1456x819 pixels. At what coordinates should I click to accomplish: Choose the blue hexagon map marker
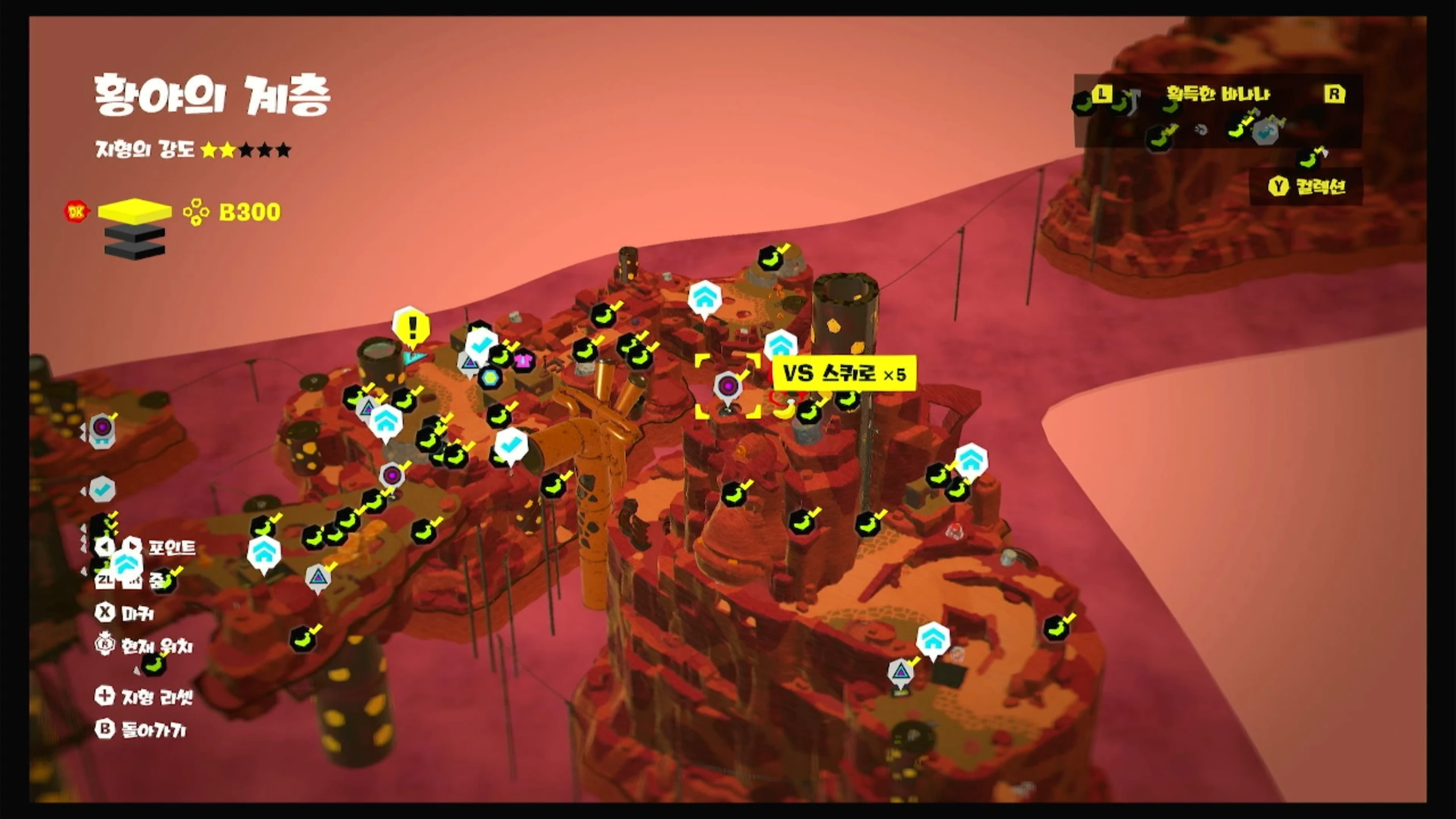[x=489, y=377]
